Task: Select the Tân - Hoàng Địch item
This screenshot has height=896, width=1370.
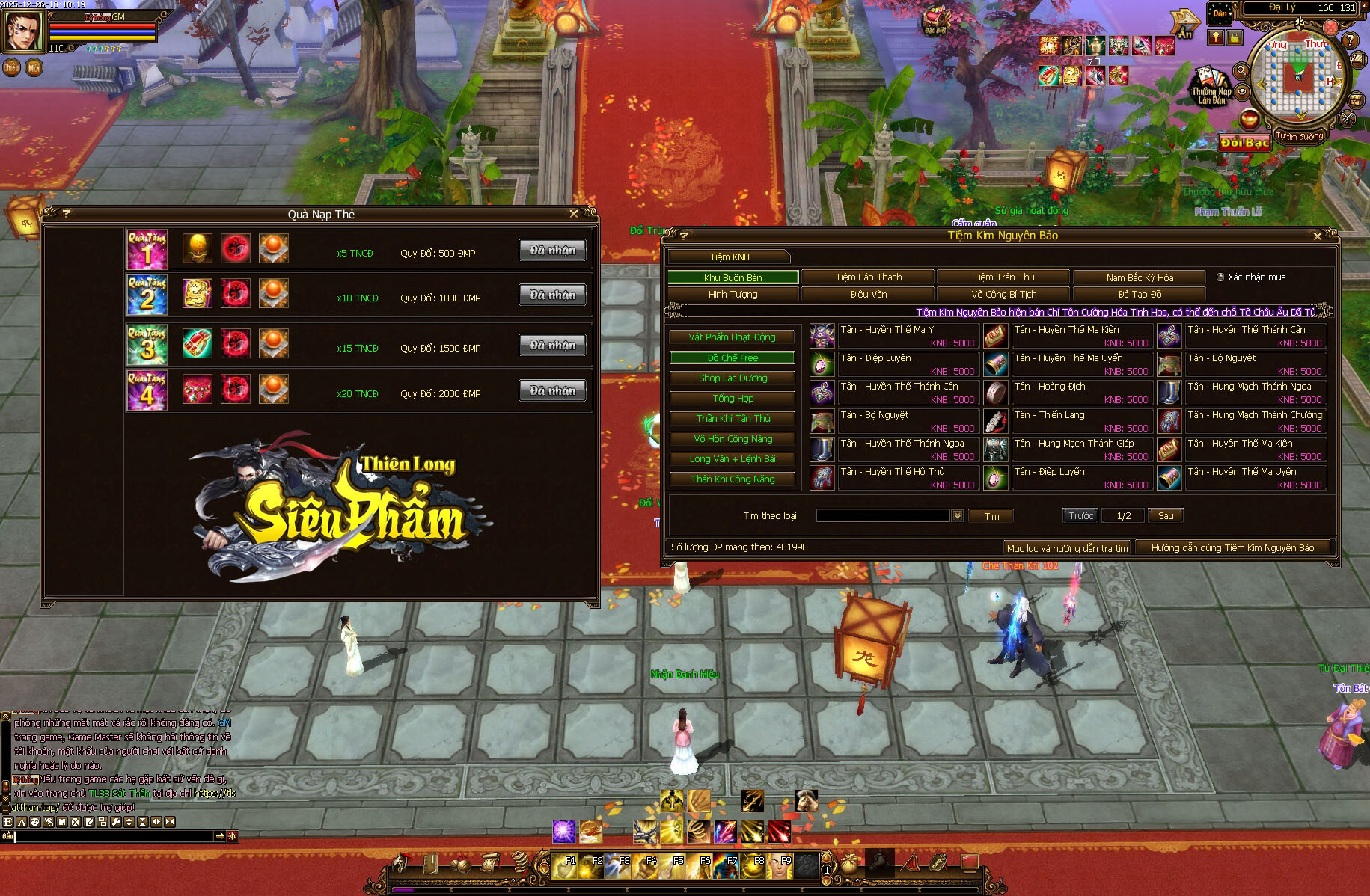Action: (996, 393)
